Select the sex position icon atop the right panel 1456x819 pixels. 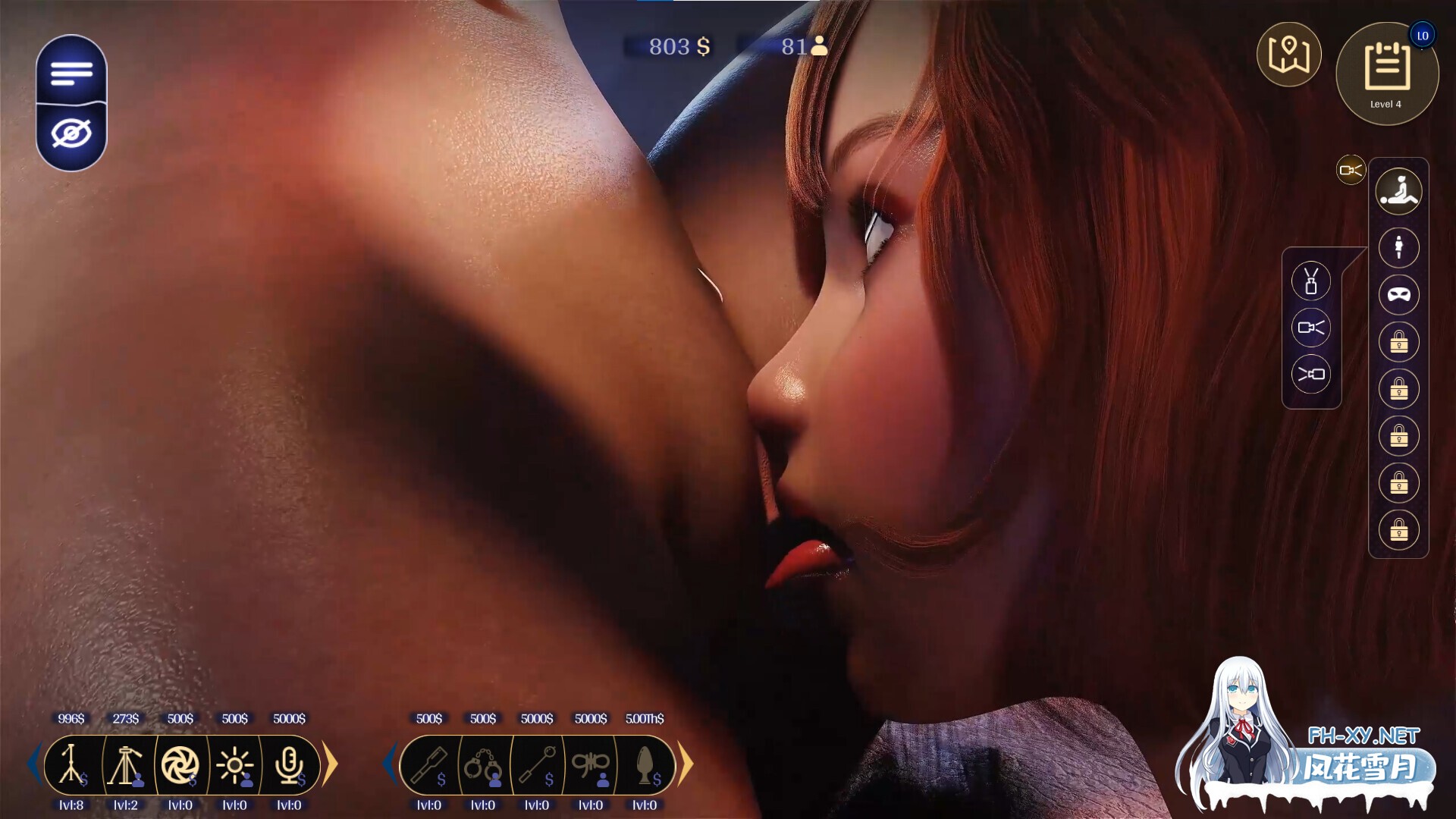coord(1398,191)
